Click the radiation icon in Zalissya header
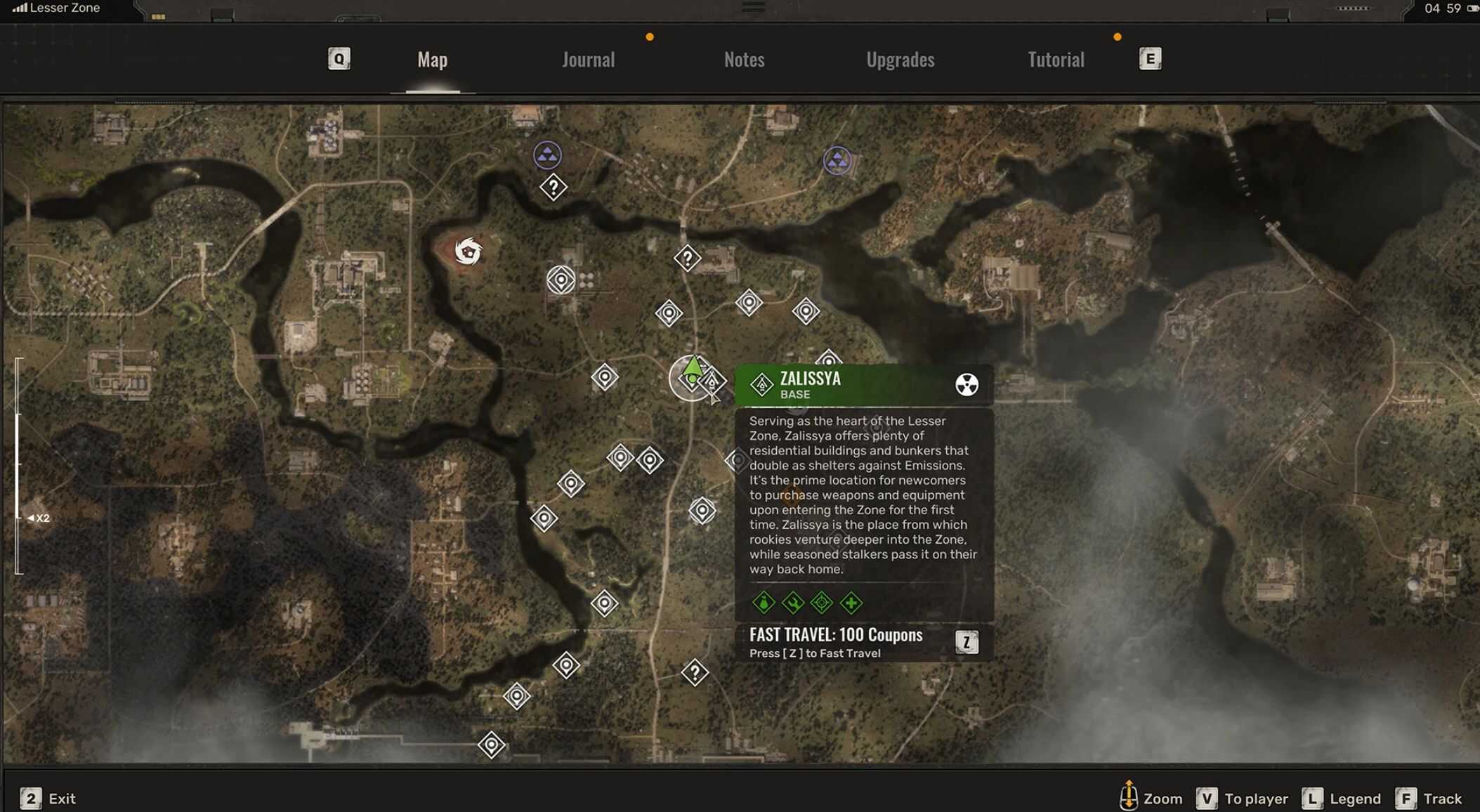Image resolution: width=1480 pixels, height=812 pixels. pyautogui.click(x=967, y=385)
